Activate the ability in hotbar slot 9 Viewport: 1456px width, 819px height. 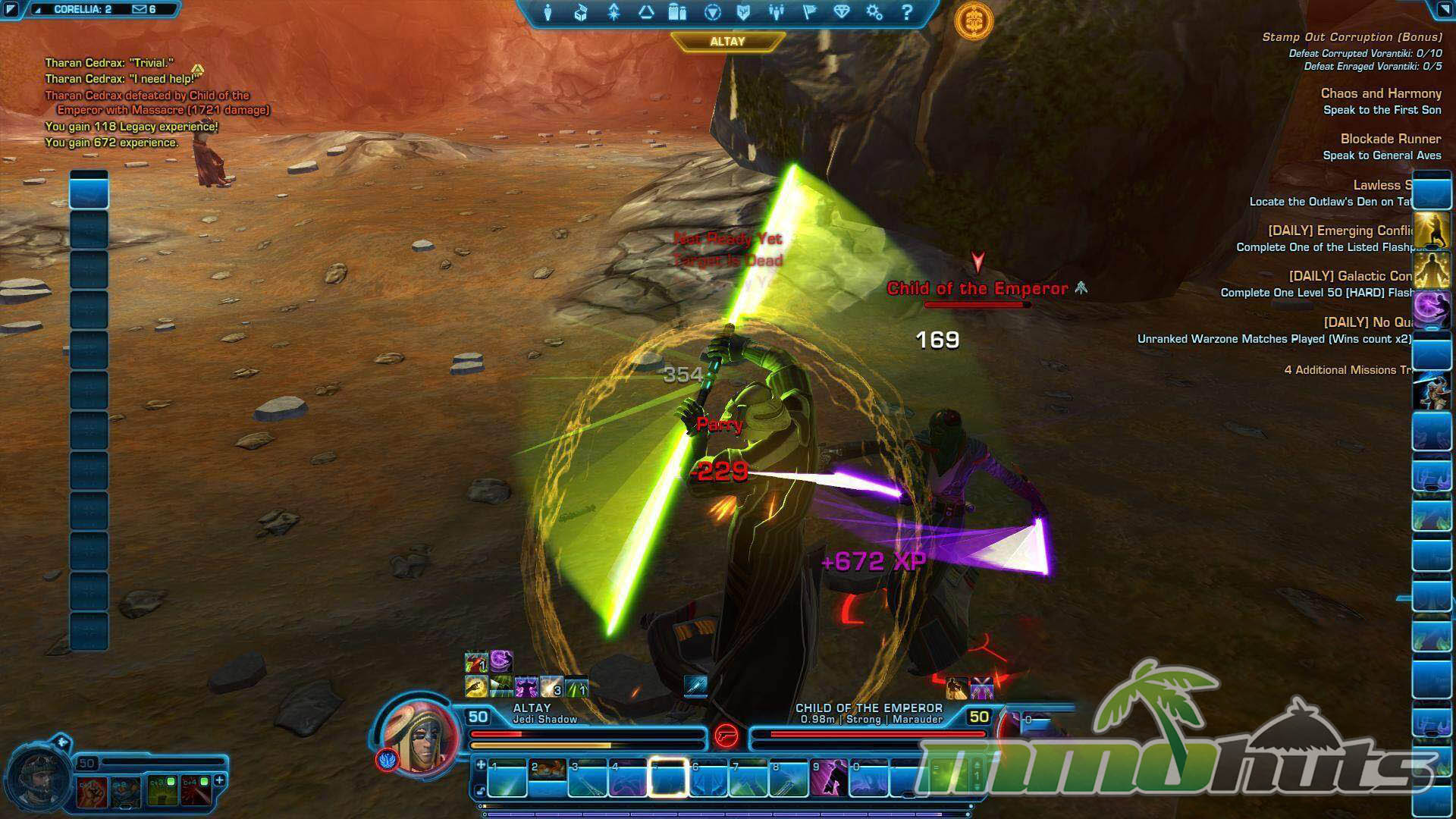(829, 778)
